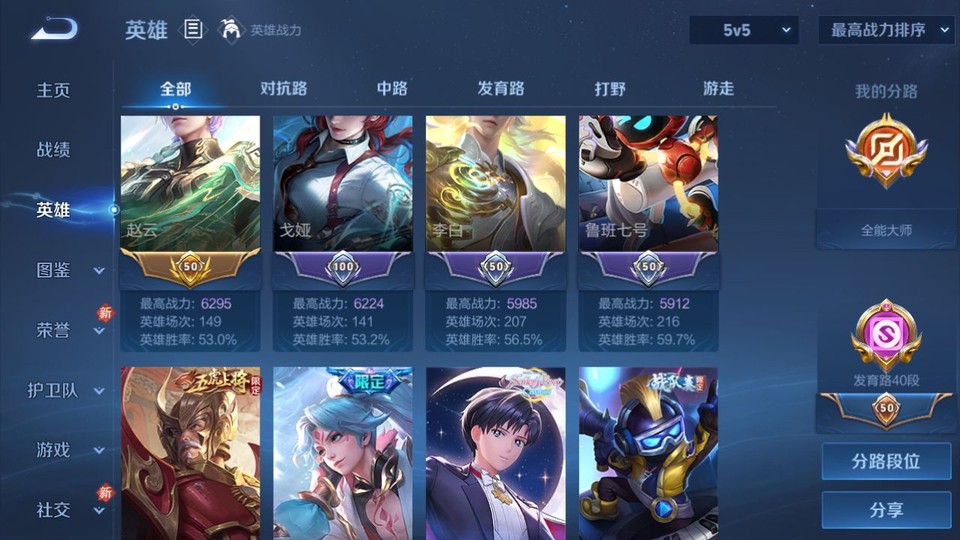Switch to the 发育路 tab
The height and width of the screenshot is (540, 960).
(x=501, y=89)
